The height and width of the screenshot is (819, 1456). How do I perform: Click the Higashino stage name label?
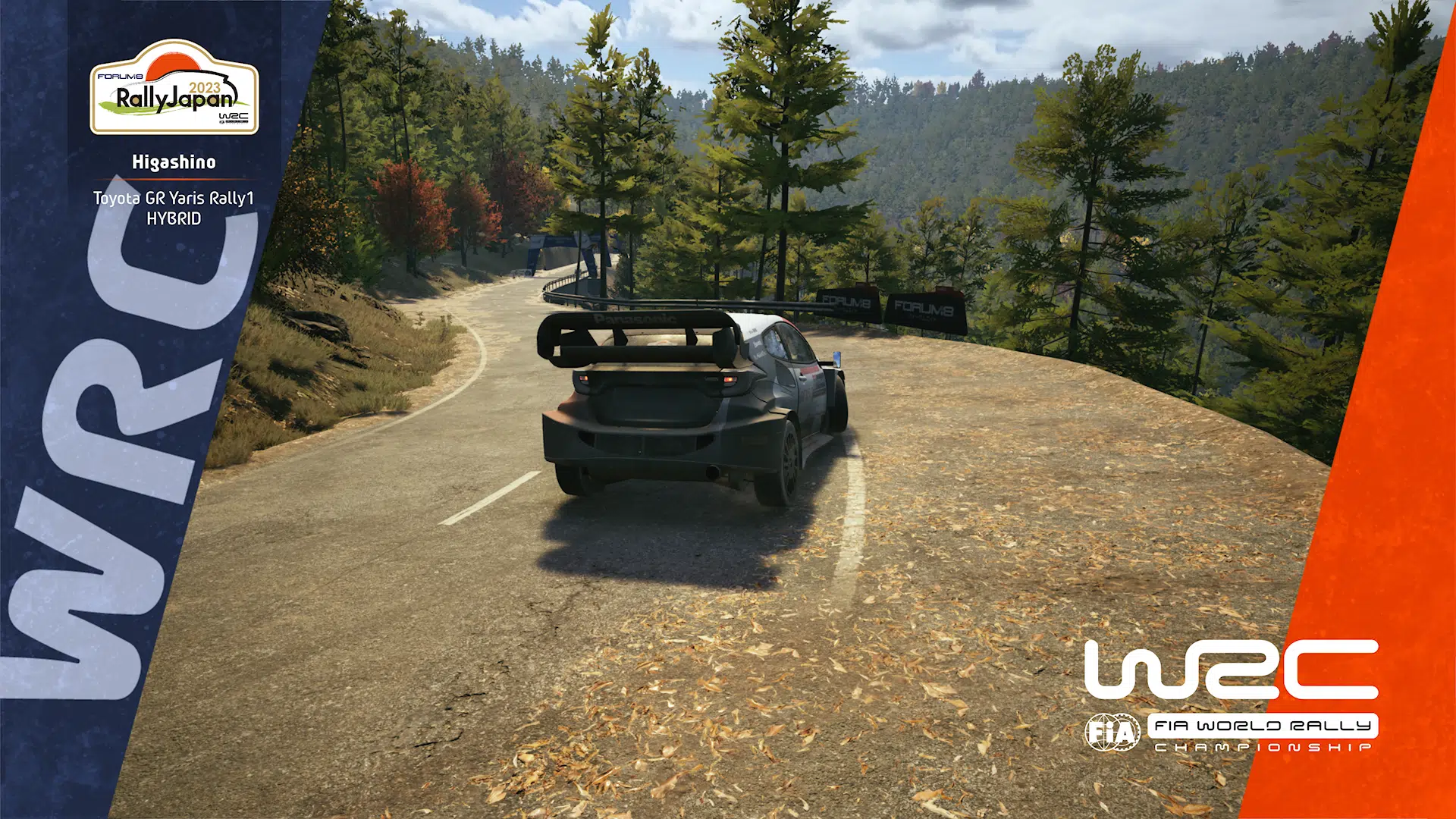coord(174,161)
